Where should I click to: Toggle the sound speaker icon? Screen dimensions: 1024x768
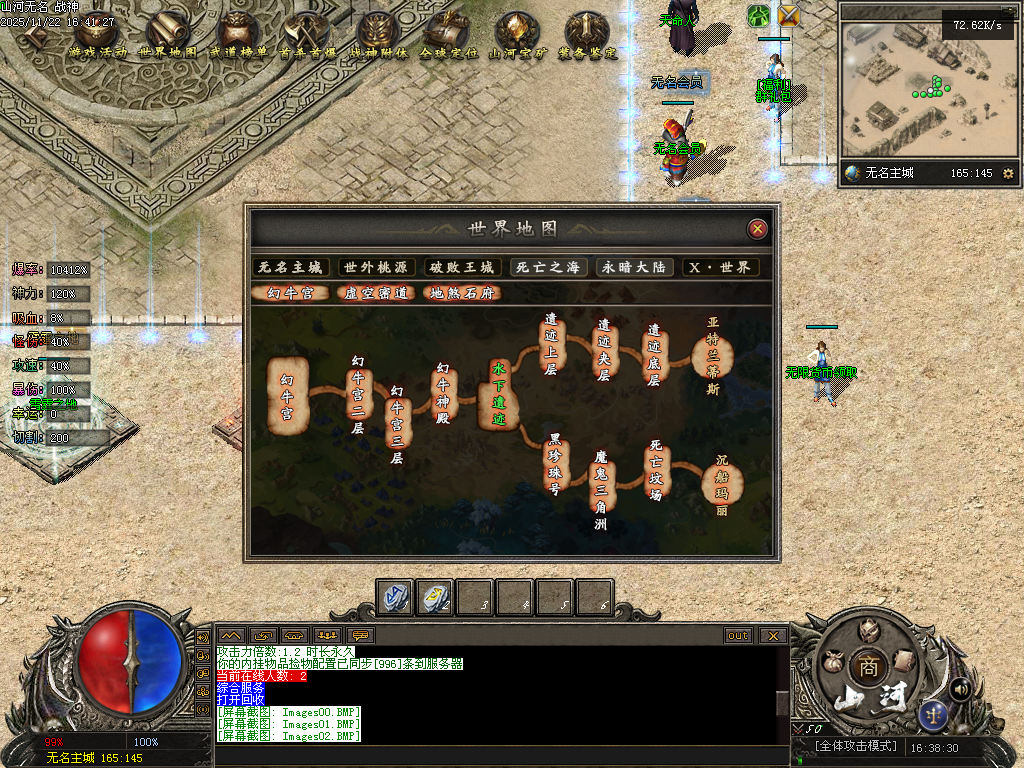click(x=960, y=688)
